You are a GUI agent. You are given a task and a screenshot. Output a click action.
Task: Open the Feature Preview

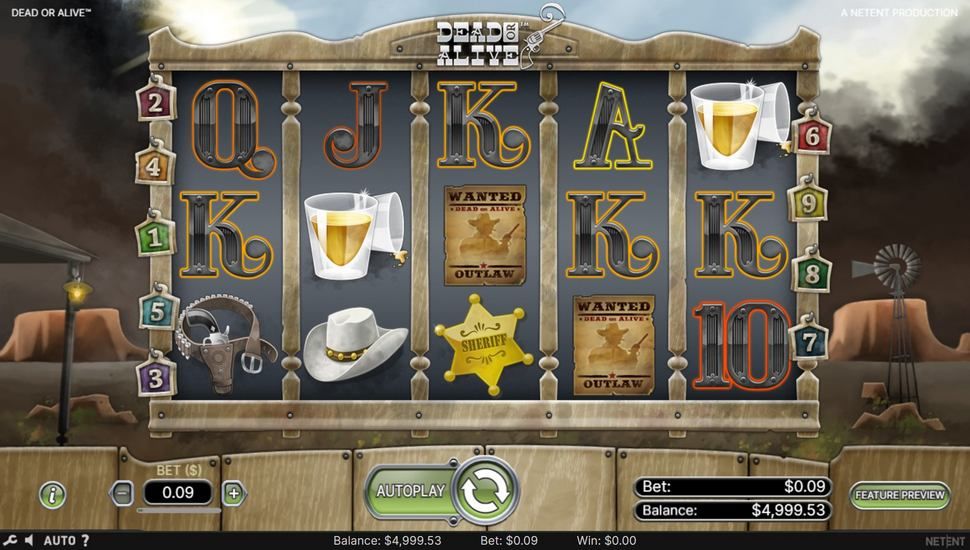899,494
